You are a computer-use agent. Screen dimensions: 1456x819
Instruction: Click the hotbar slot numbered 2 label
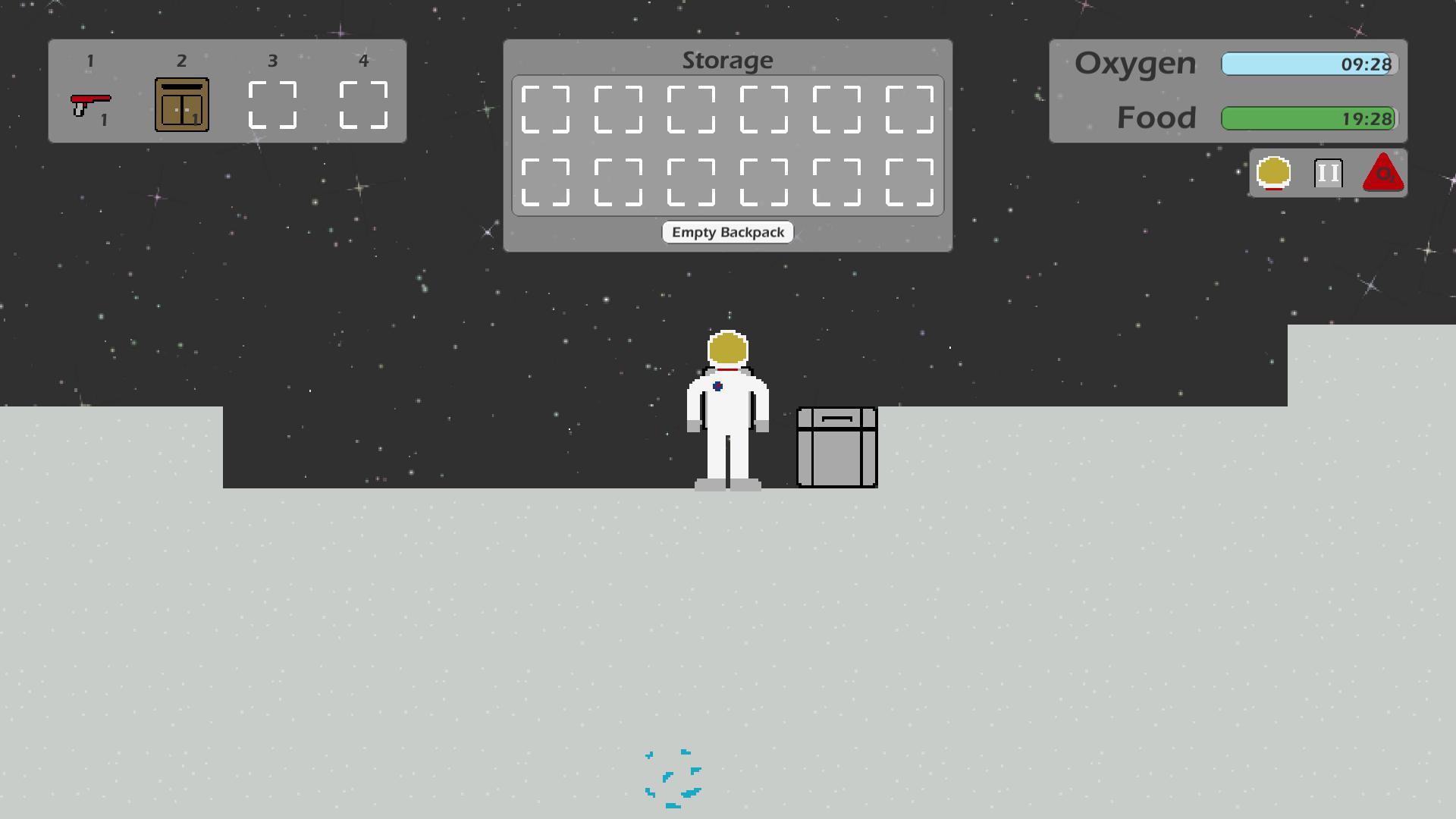click(181, 60)
